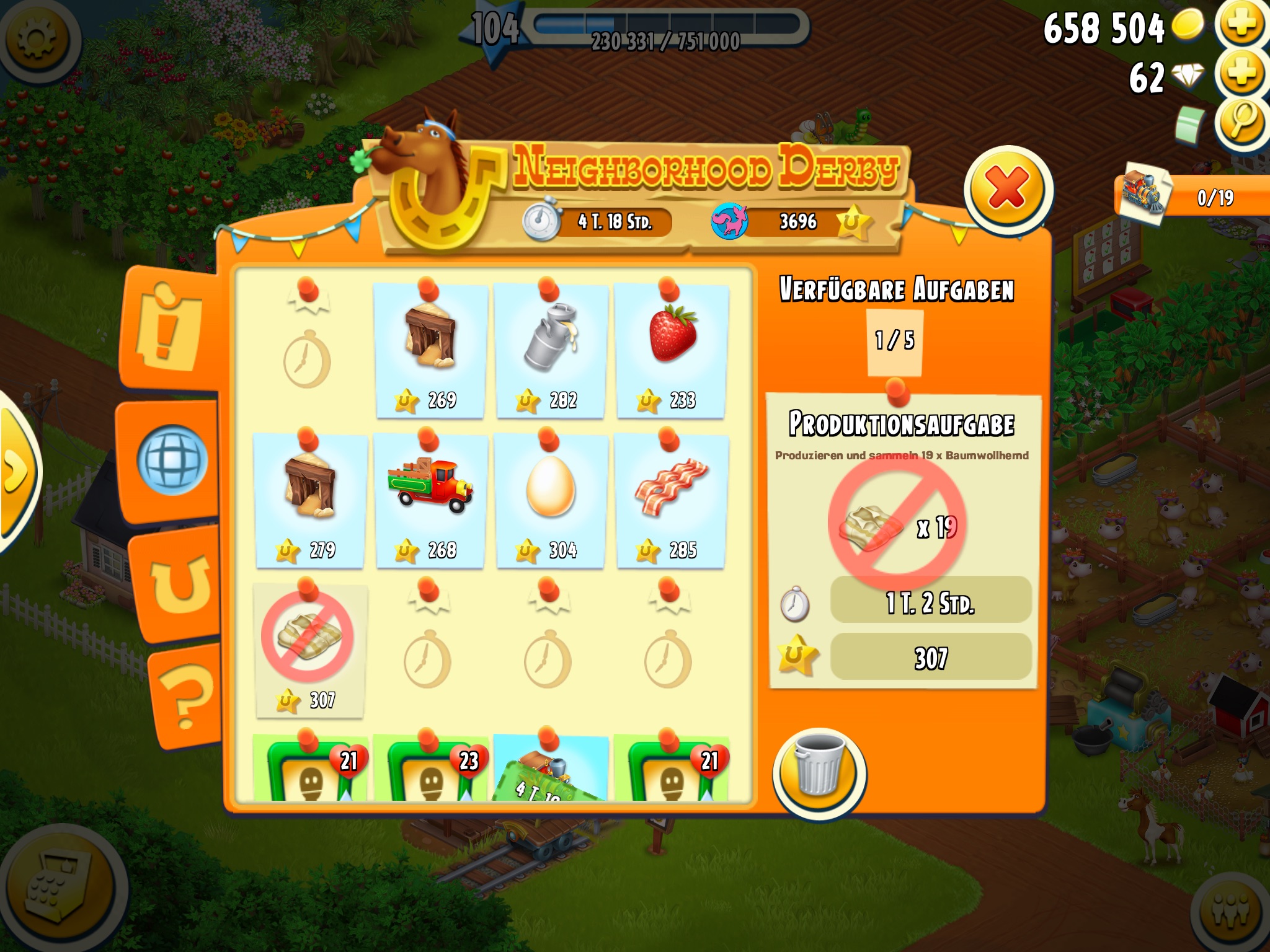
Task: Select the mine task worth 269
Action: [x=430, y=350]
